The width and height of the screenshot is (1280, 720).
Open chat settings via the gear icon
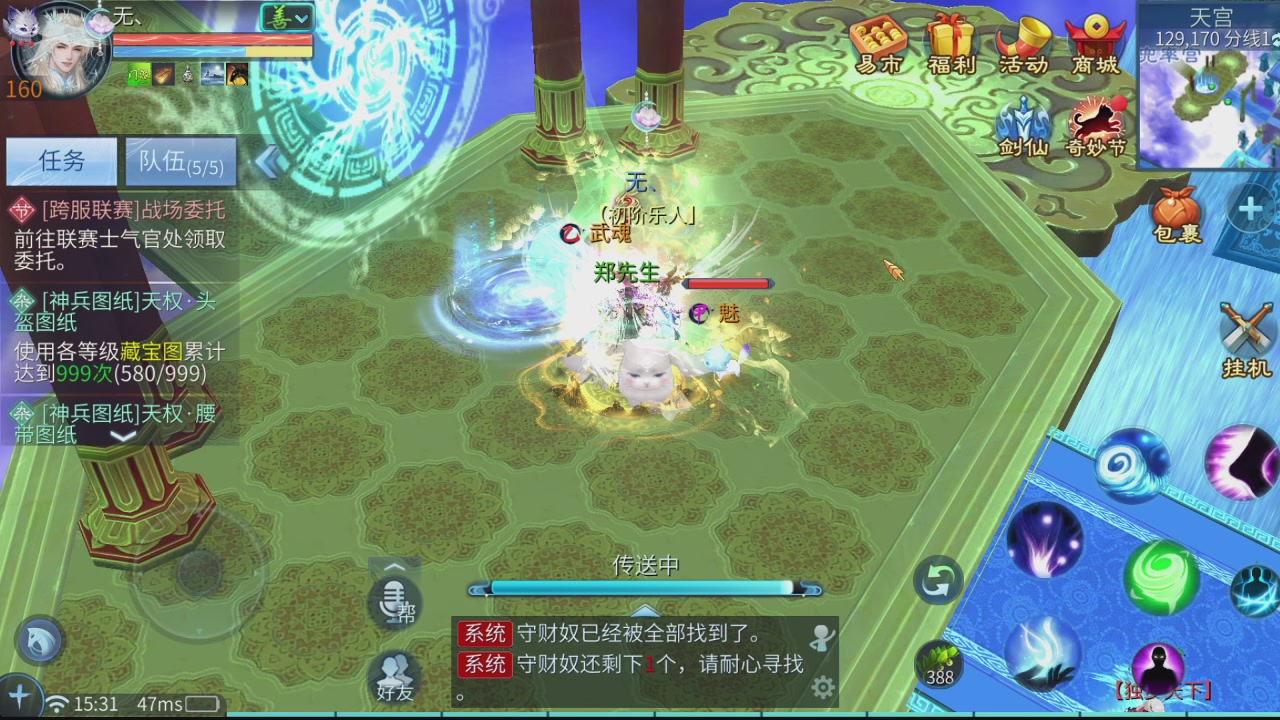823,688
